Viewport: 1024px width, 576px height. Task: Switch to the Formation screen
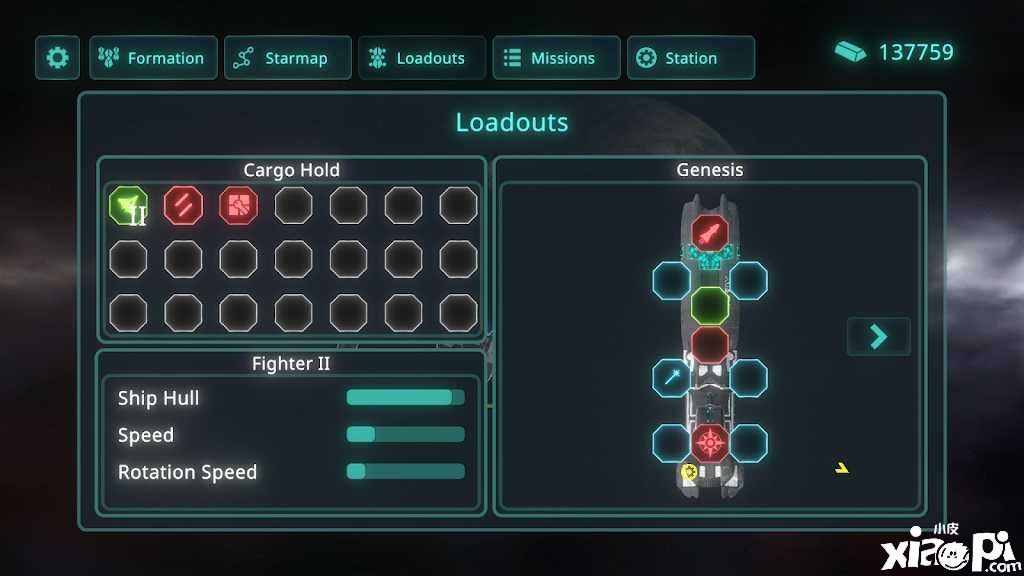pos(153,58)
